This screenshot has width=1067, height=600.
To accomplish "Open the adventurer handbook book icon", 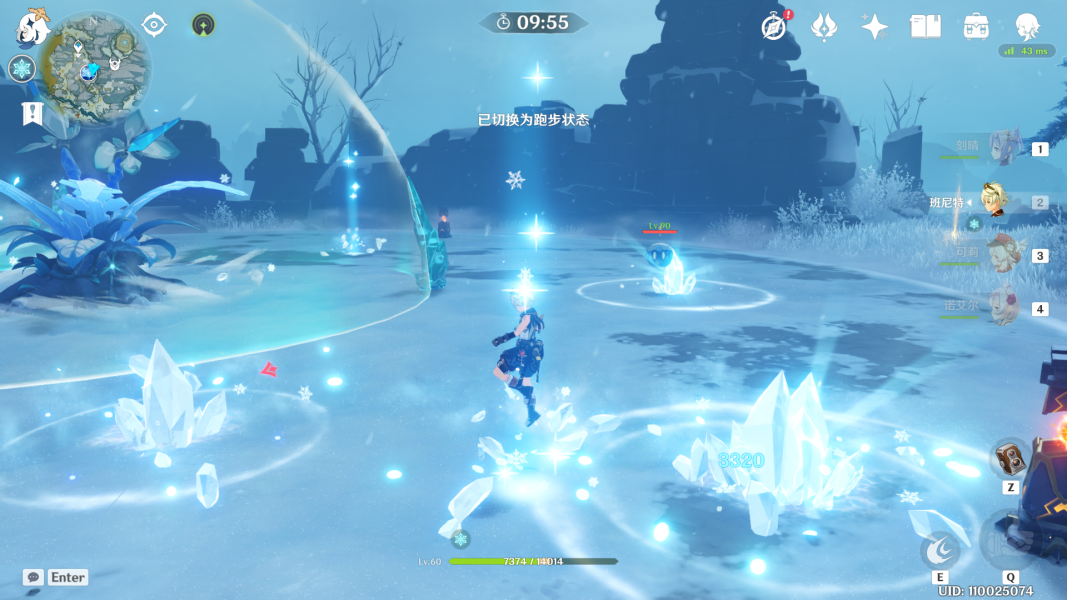I will point(925,27).
